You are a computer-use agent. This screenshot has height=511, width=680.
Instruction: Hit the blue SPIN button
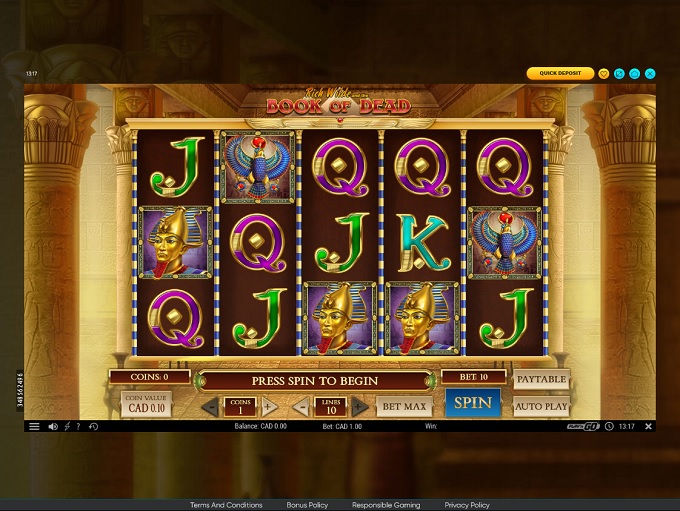point(472,403)
